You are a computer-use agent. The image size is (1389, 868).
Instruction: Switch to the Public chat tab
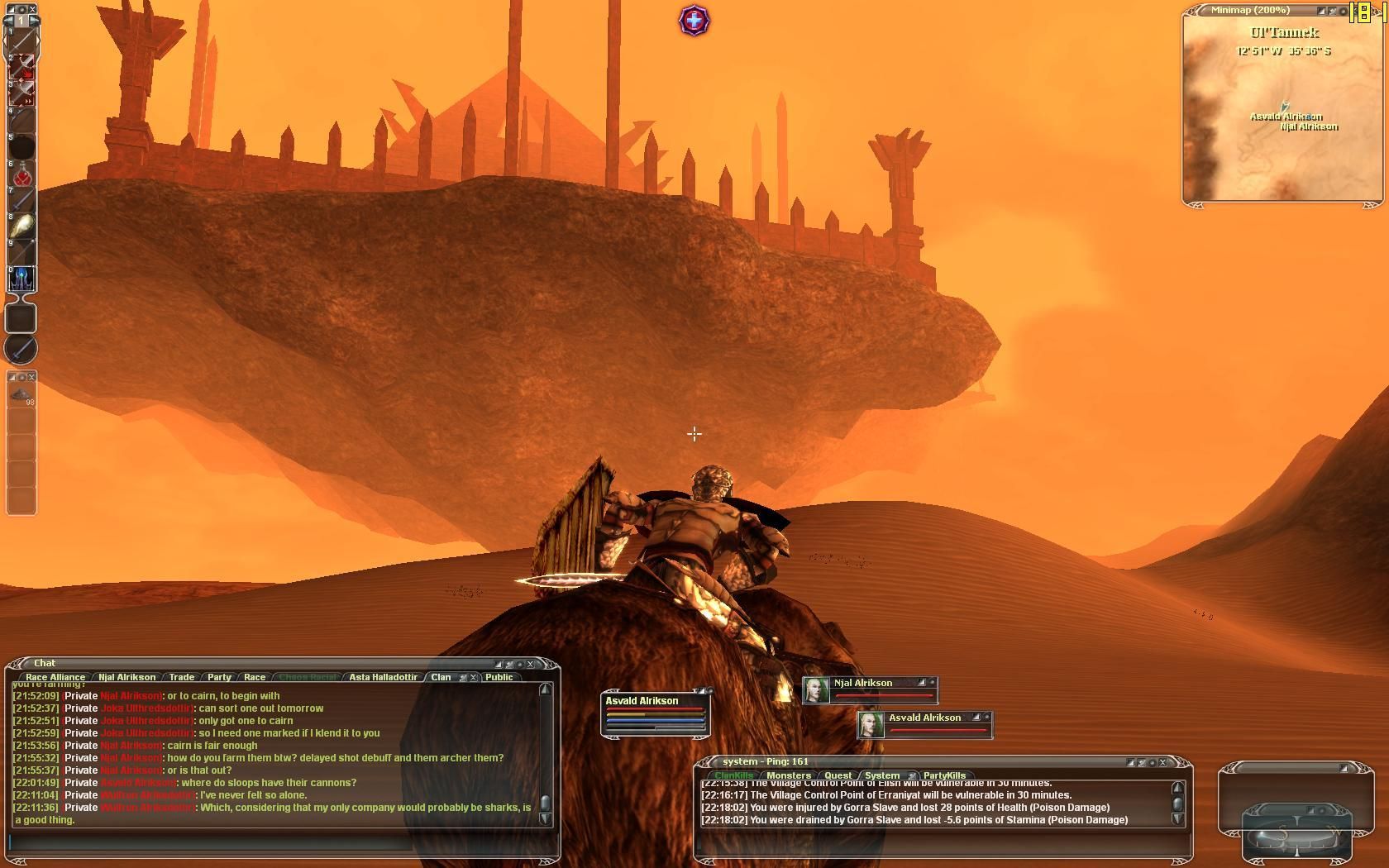(x=499, y=677)
